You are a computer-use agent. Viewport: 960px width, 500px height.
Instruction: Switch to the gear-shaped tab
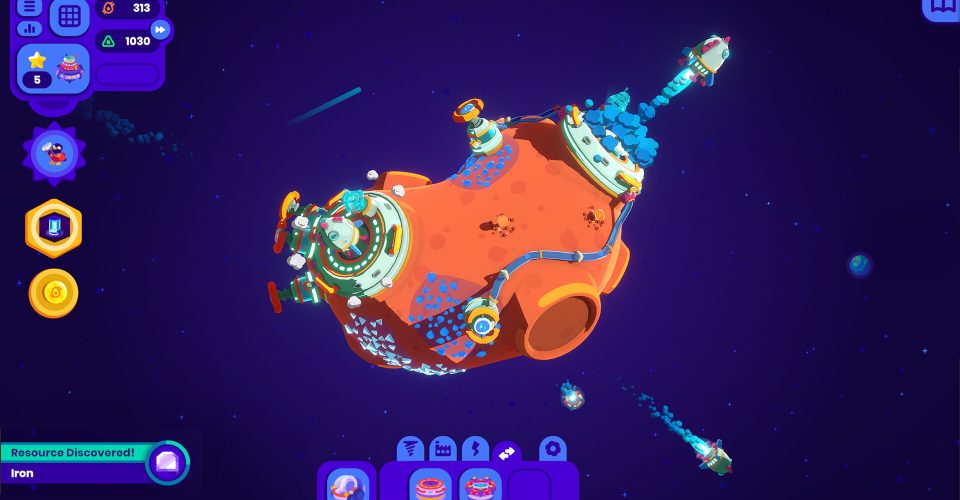point(553,449)
